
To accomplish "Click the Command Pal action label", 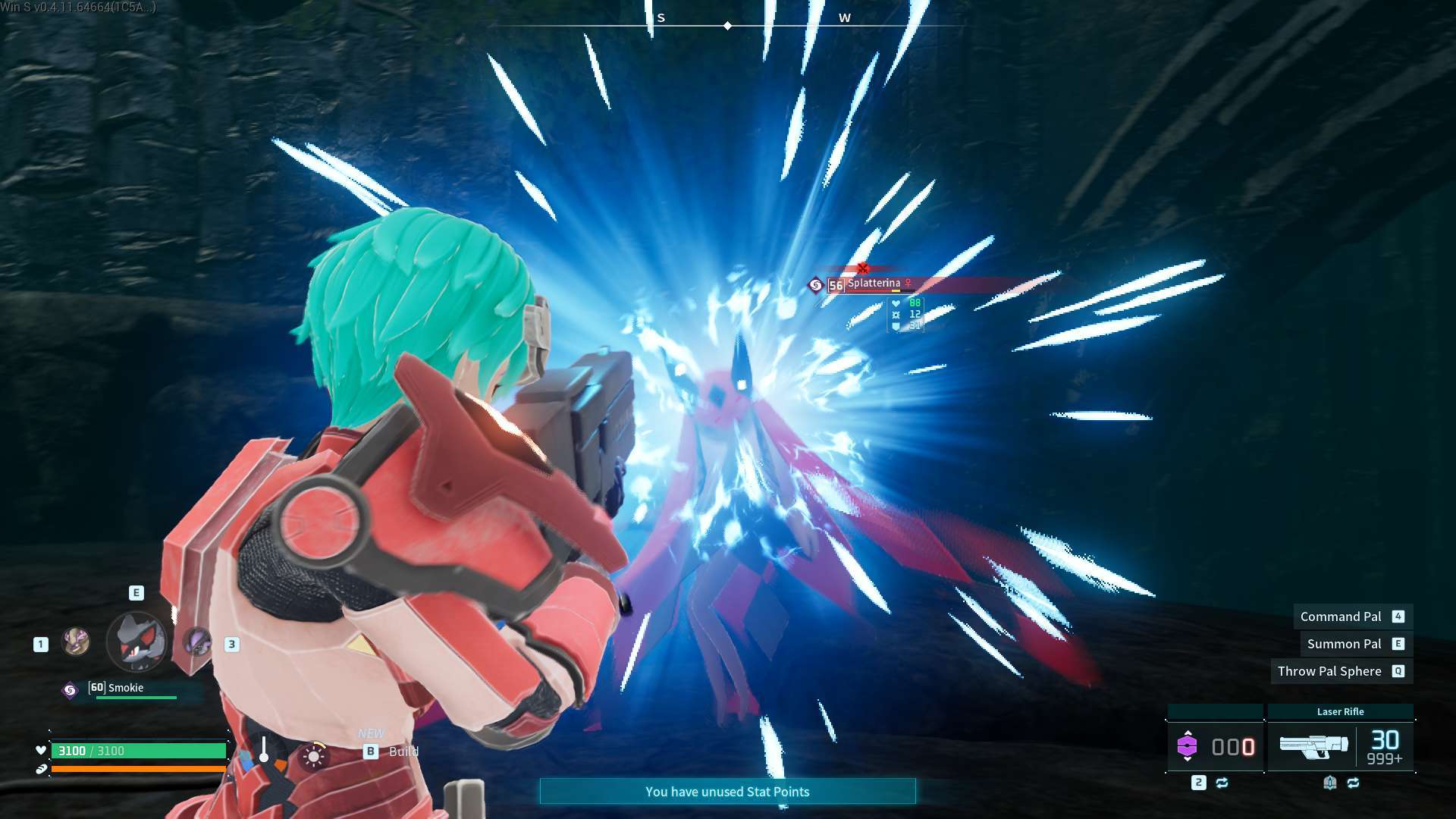I will (1341, 617).
